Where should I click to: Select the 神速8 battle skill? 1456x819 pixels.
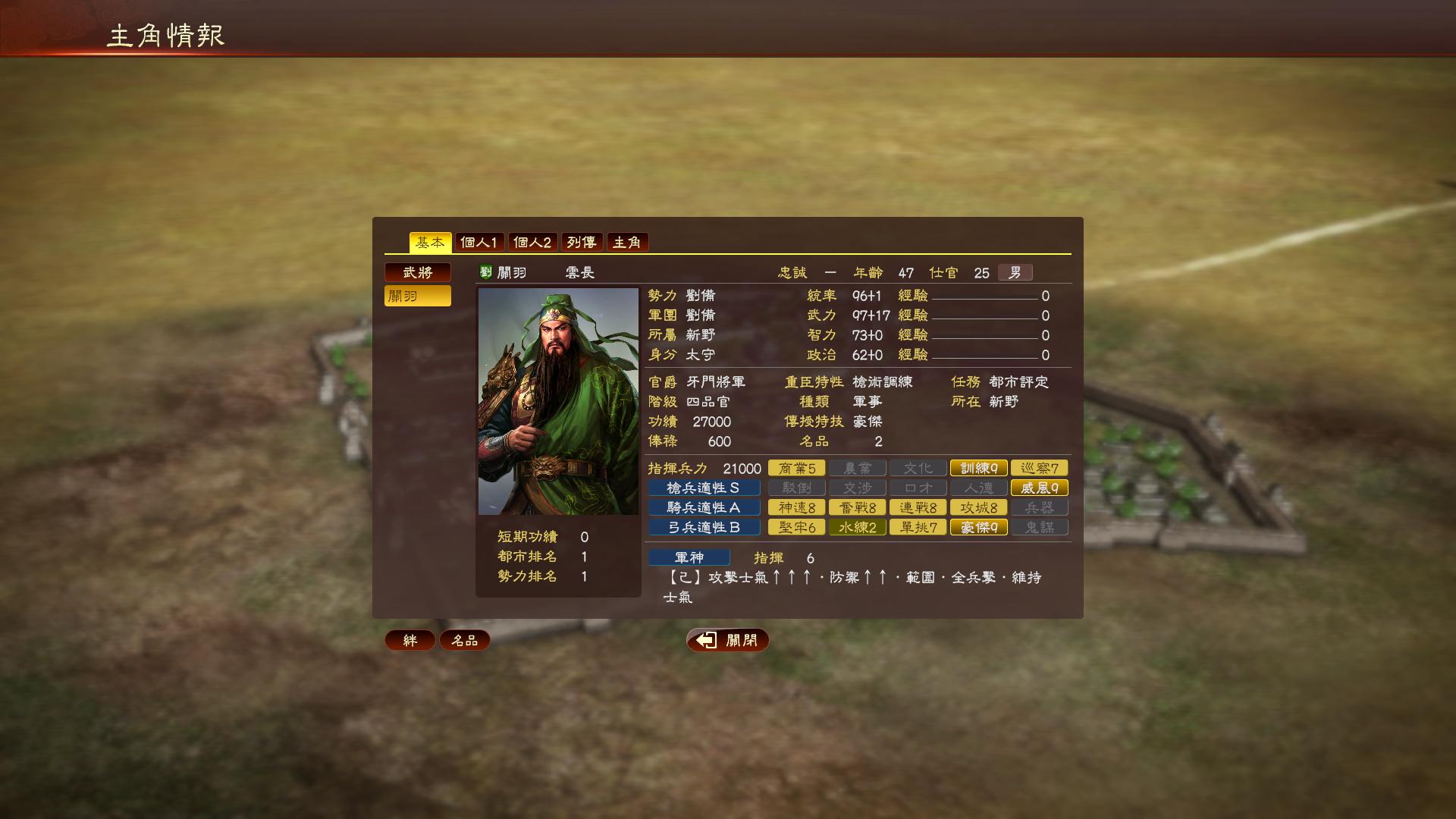[796, 507]
